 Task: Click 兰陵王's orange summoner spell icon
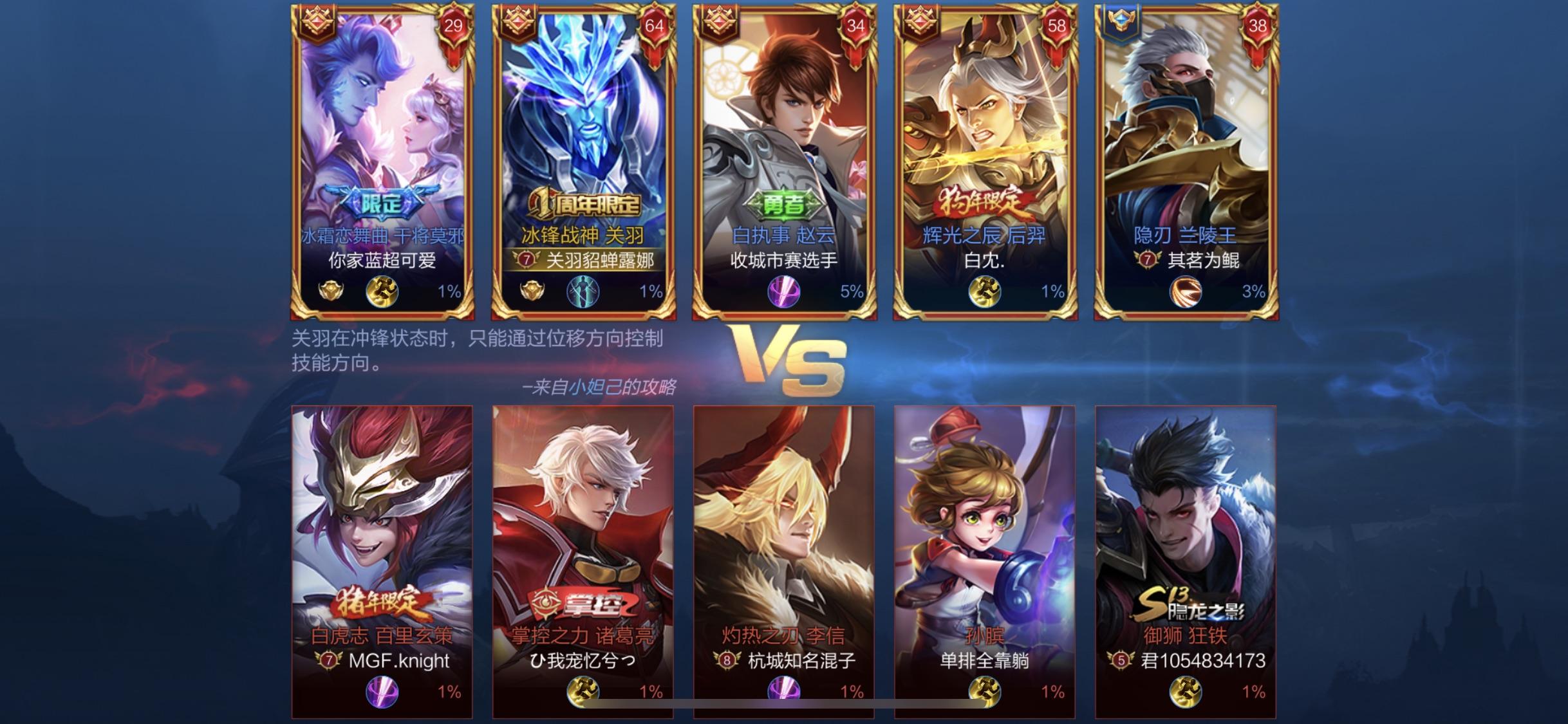(1185, 292)
